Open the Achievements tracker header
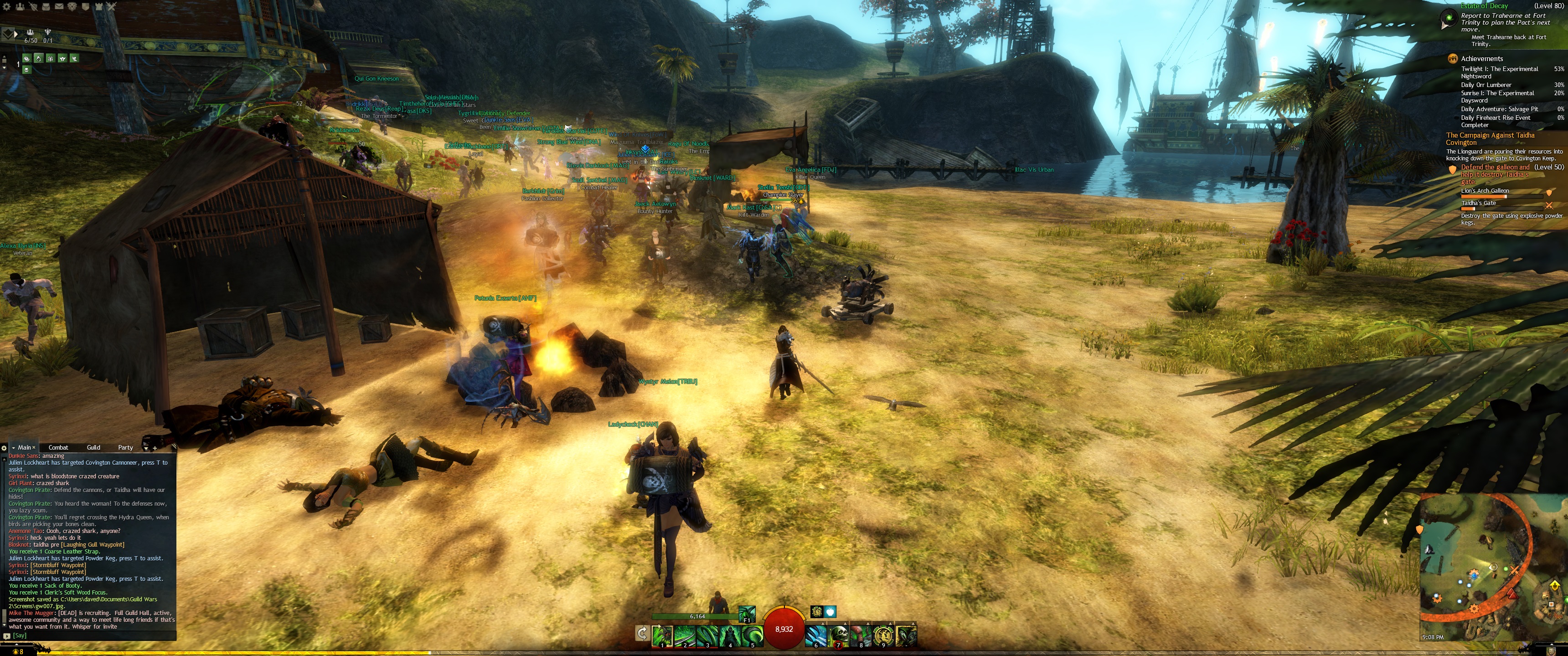The width and height of the screenshot is (1568, 656). pyautogui.click(x=1481, y=58)
